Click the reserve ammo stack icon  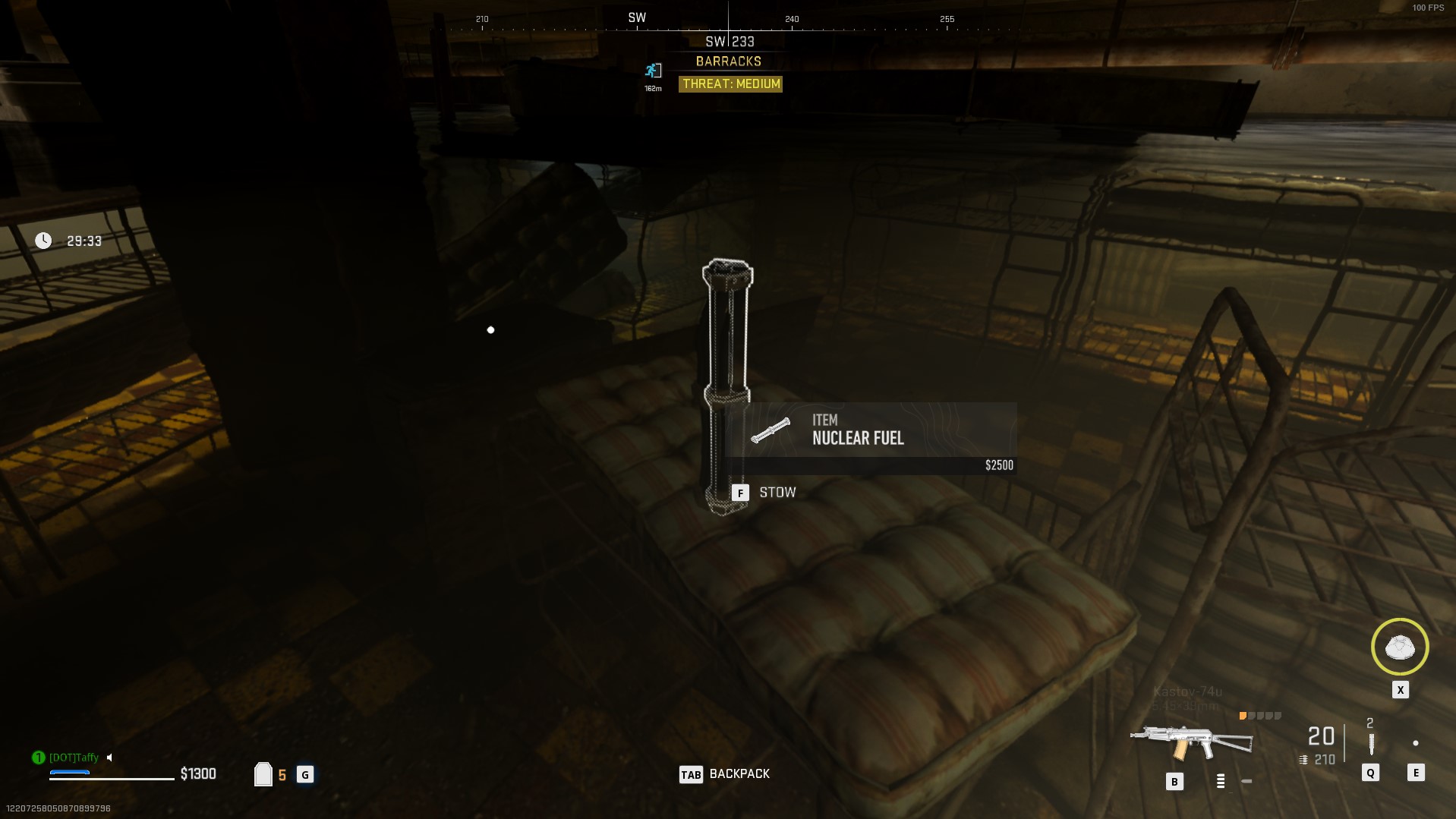(1303, 759)
